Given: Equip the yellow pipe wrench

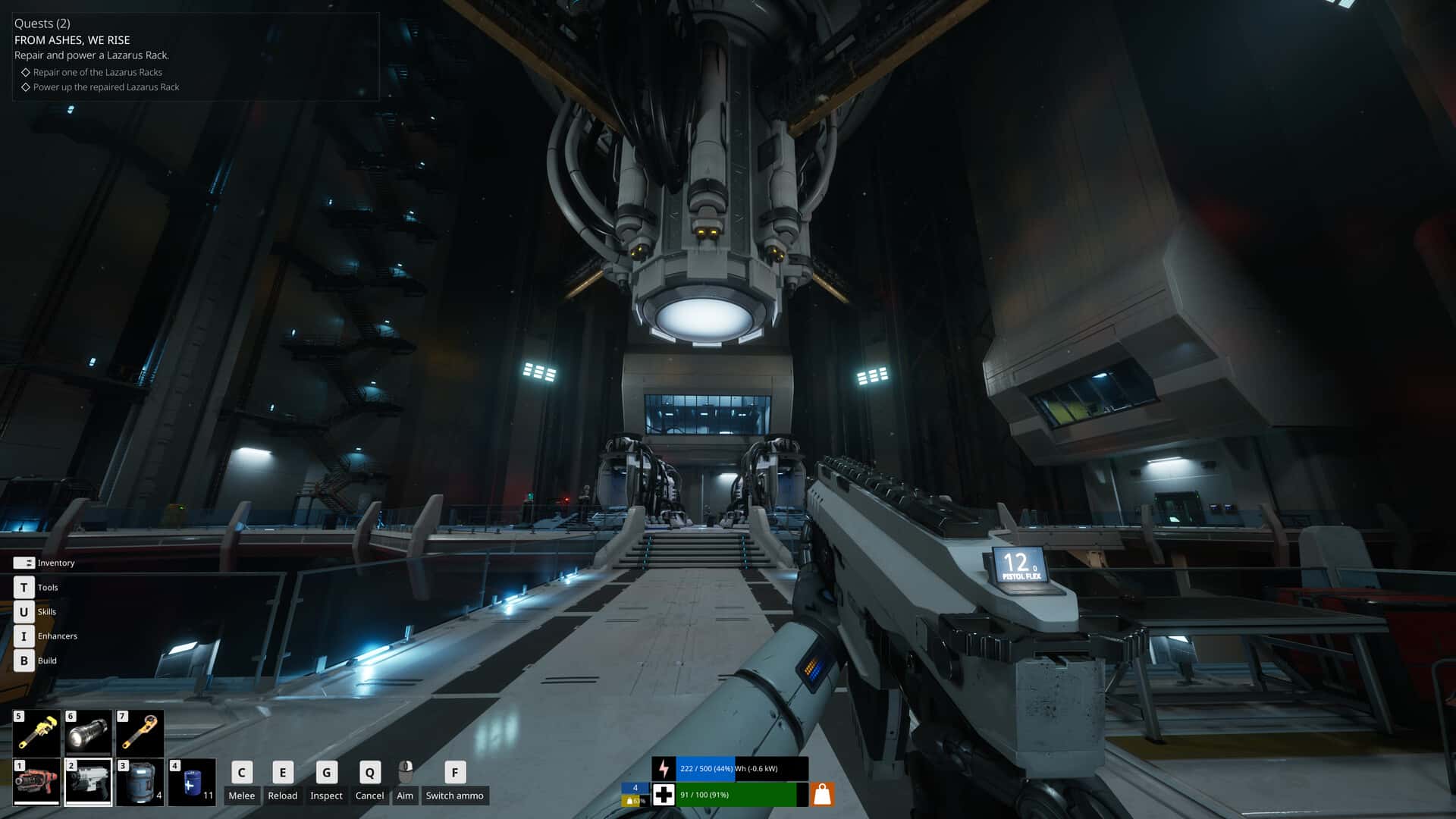Looking at the screenshot, I should 36,733.
